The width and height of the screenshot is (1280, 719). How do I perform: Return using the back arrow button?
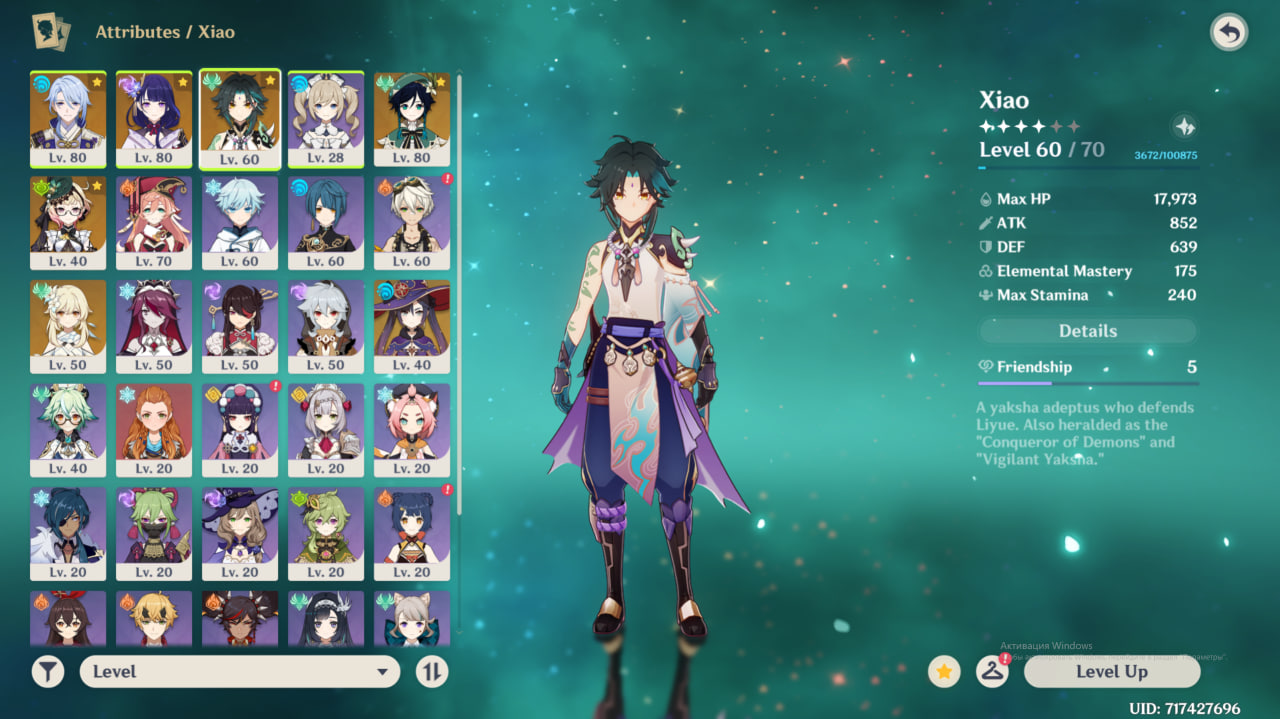[x=1229, y=33]
